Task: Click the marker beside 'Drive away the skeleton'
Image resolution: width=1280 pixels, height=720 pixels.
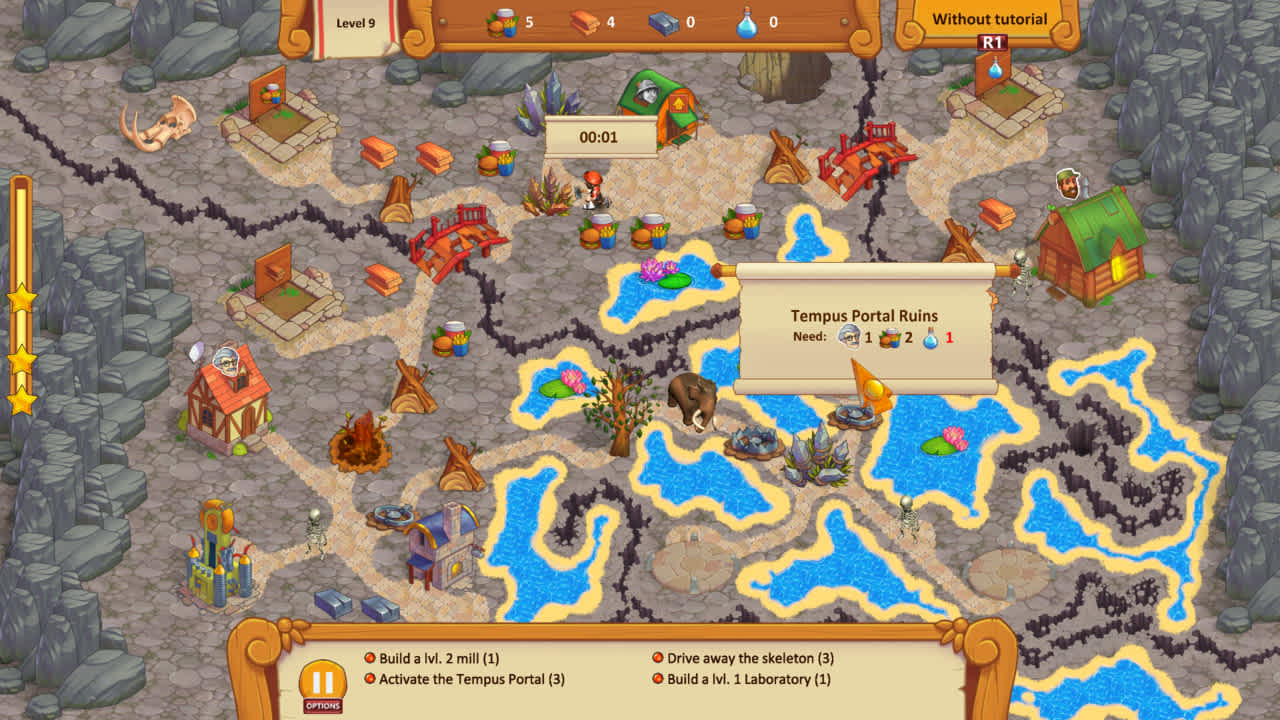Action: pyautogui.click(x=656, y=658)
